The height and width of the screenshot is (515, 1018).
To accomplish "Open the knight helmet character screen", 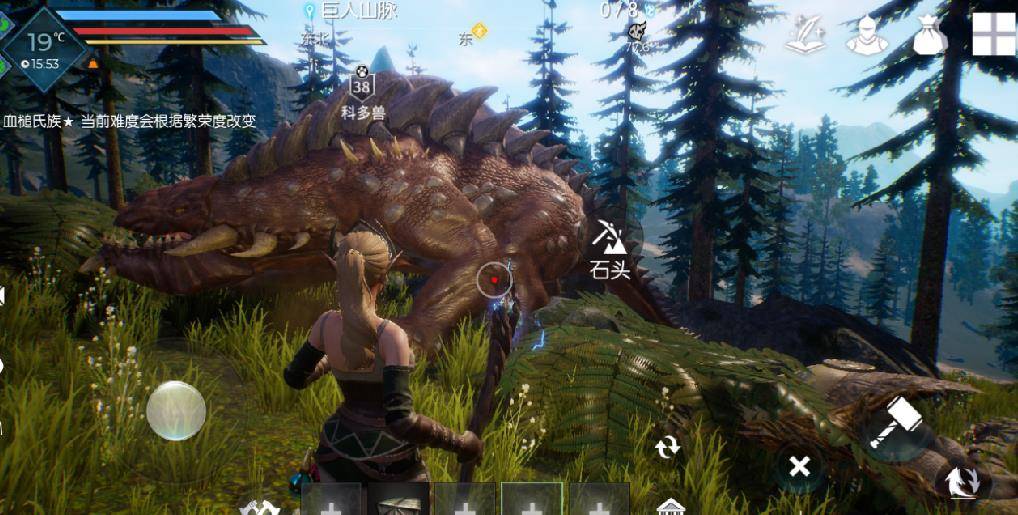I will pyautogui.click(x=864, y=36).
